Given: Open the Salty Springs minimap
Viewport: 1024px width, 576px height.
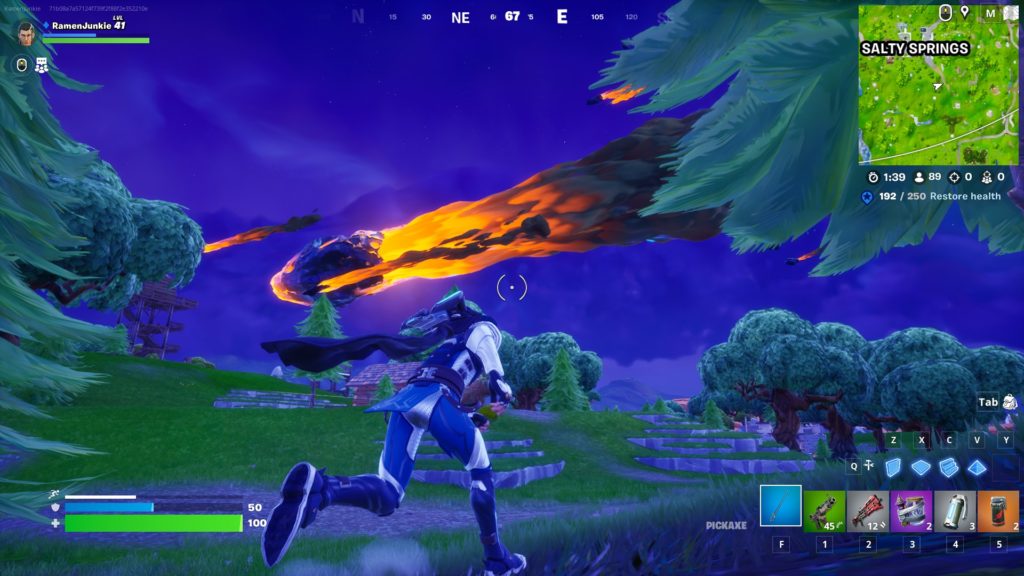Looking at the screenshot, I should pos(938,84).
